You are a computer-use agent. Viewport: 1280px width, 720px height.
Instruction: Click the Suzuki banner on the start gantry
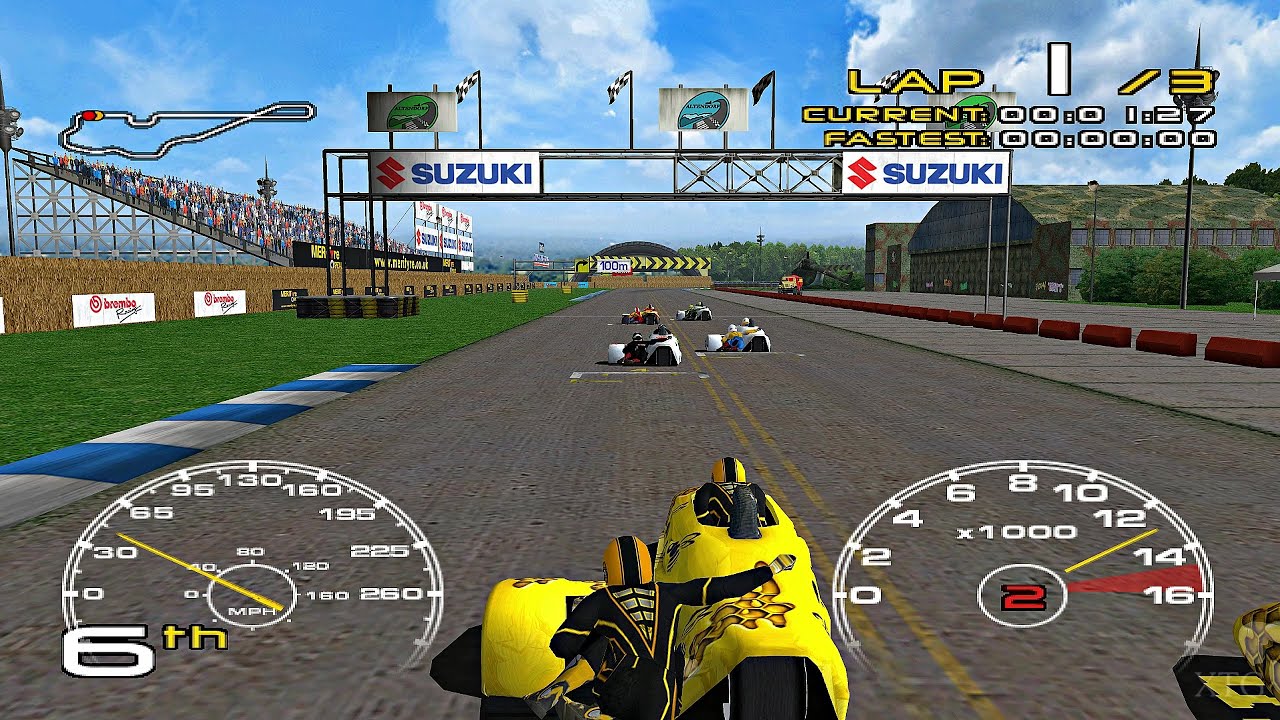455,171
